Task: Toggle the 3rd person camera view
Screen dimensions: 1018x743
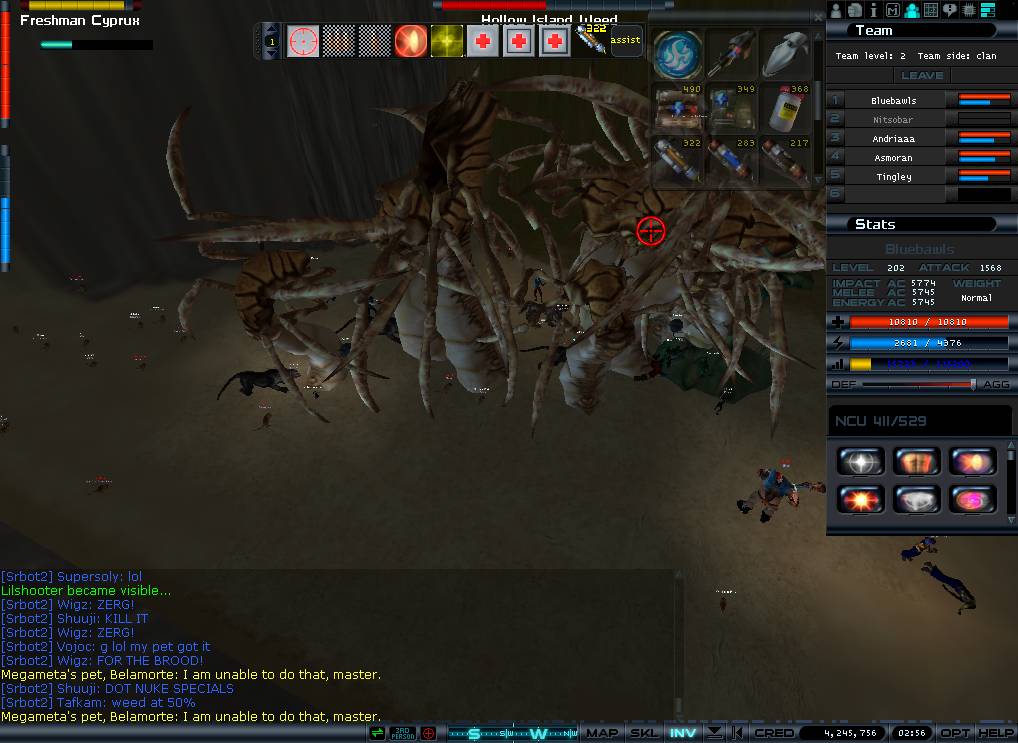Action: point(402,733)
